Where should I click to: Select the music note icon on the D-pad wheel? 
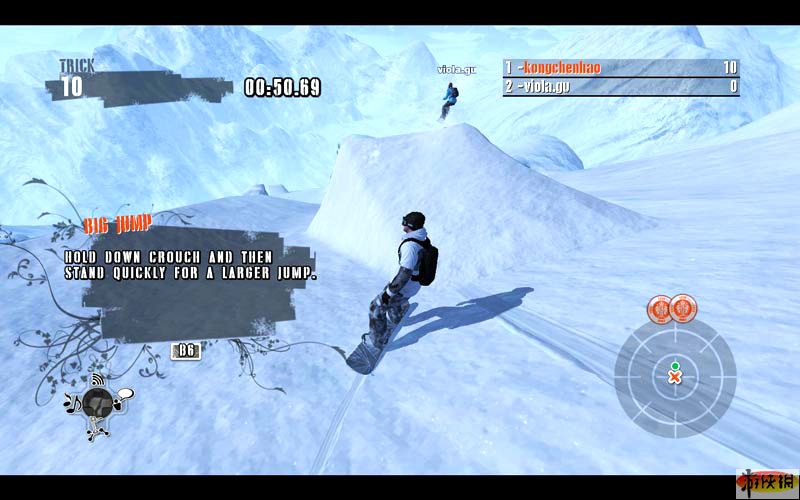click(x=72, y=404)
